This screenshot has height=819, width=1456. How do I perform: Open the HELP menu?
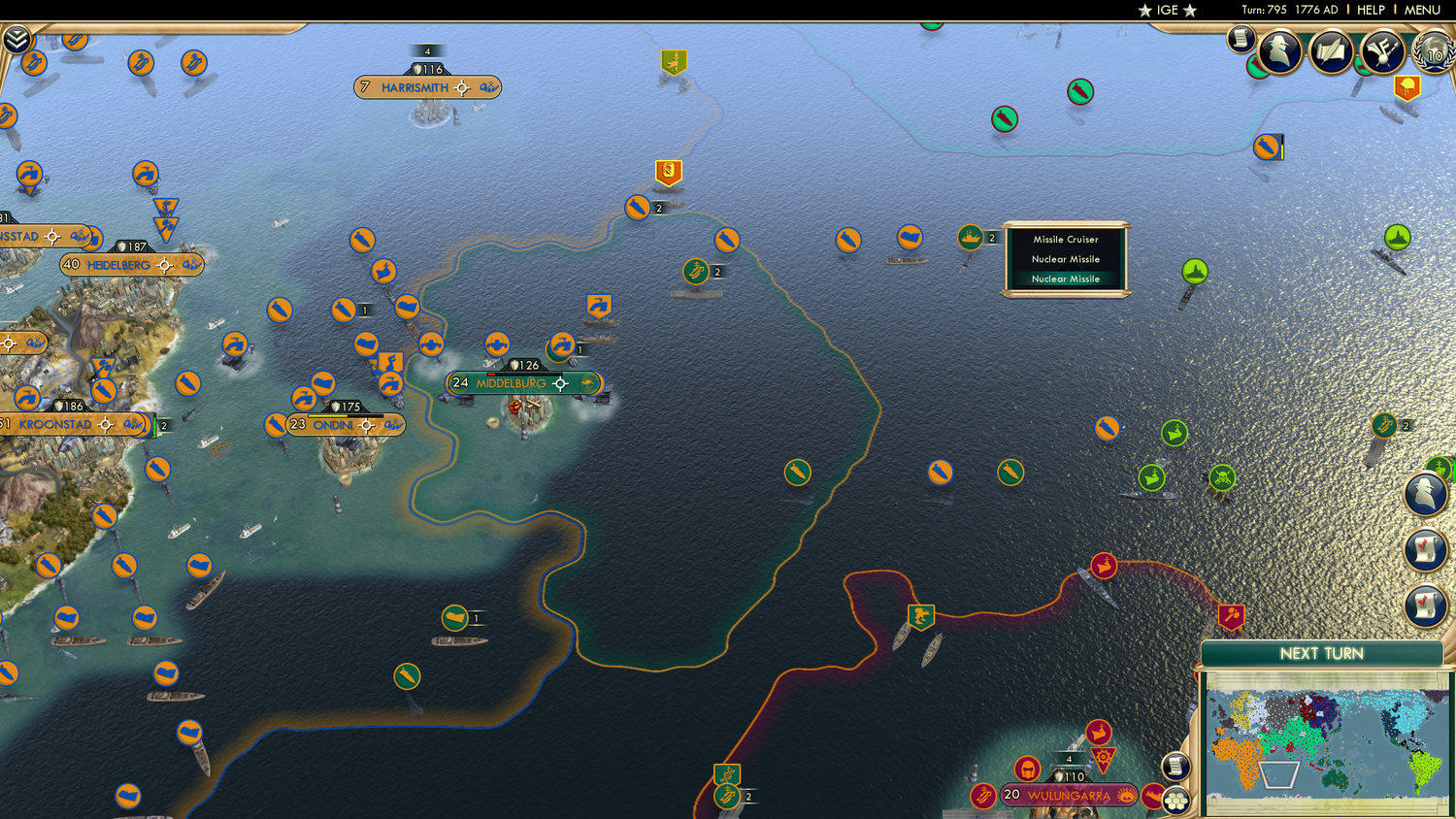(1372, 11)
